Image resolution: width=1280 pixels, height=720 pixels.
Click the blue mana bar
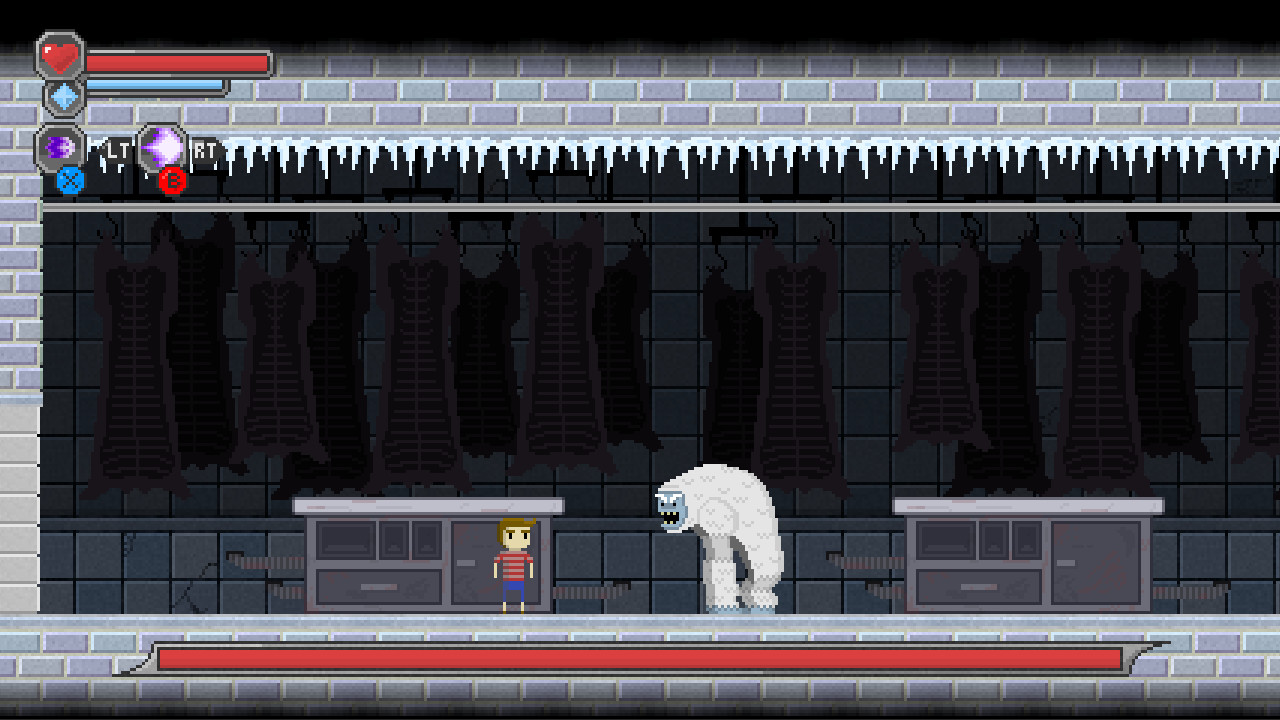click(x=155, y=84)
